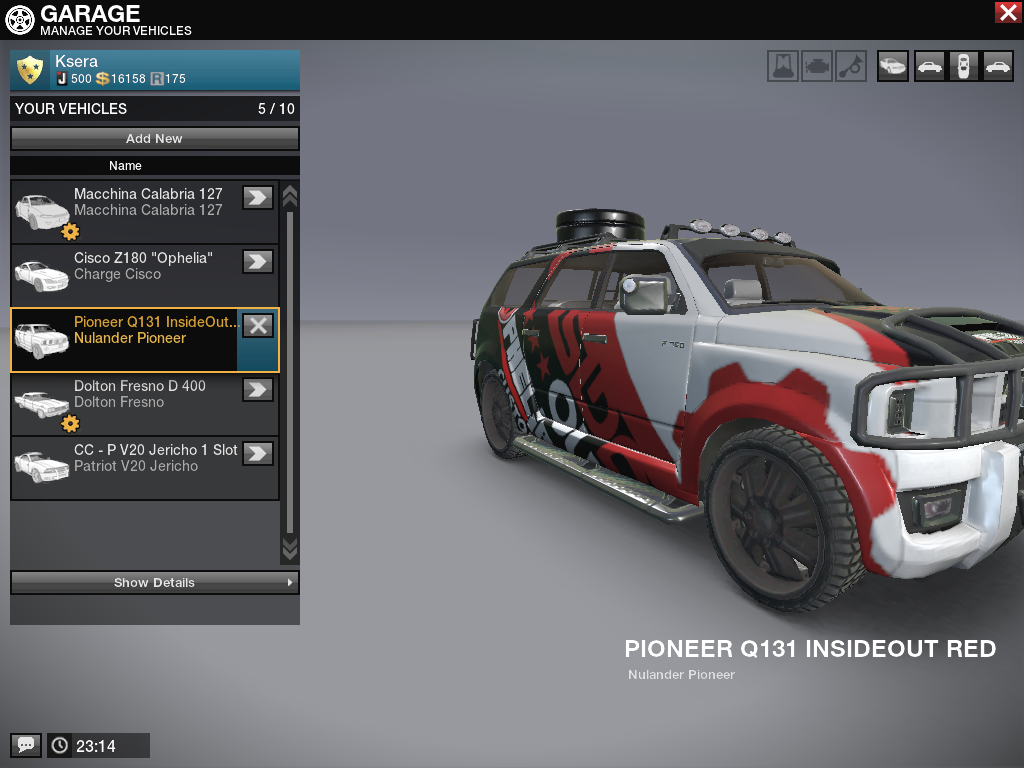Toggle the siren light icon
This screenshot has height=768, width=1024.
pyautogui.click(x=784, y=66)
